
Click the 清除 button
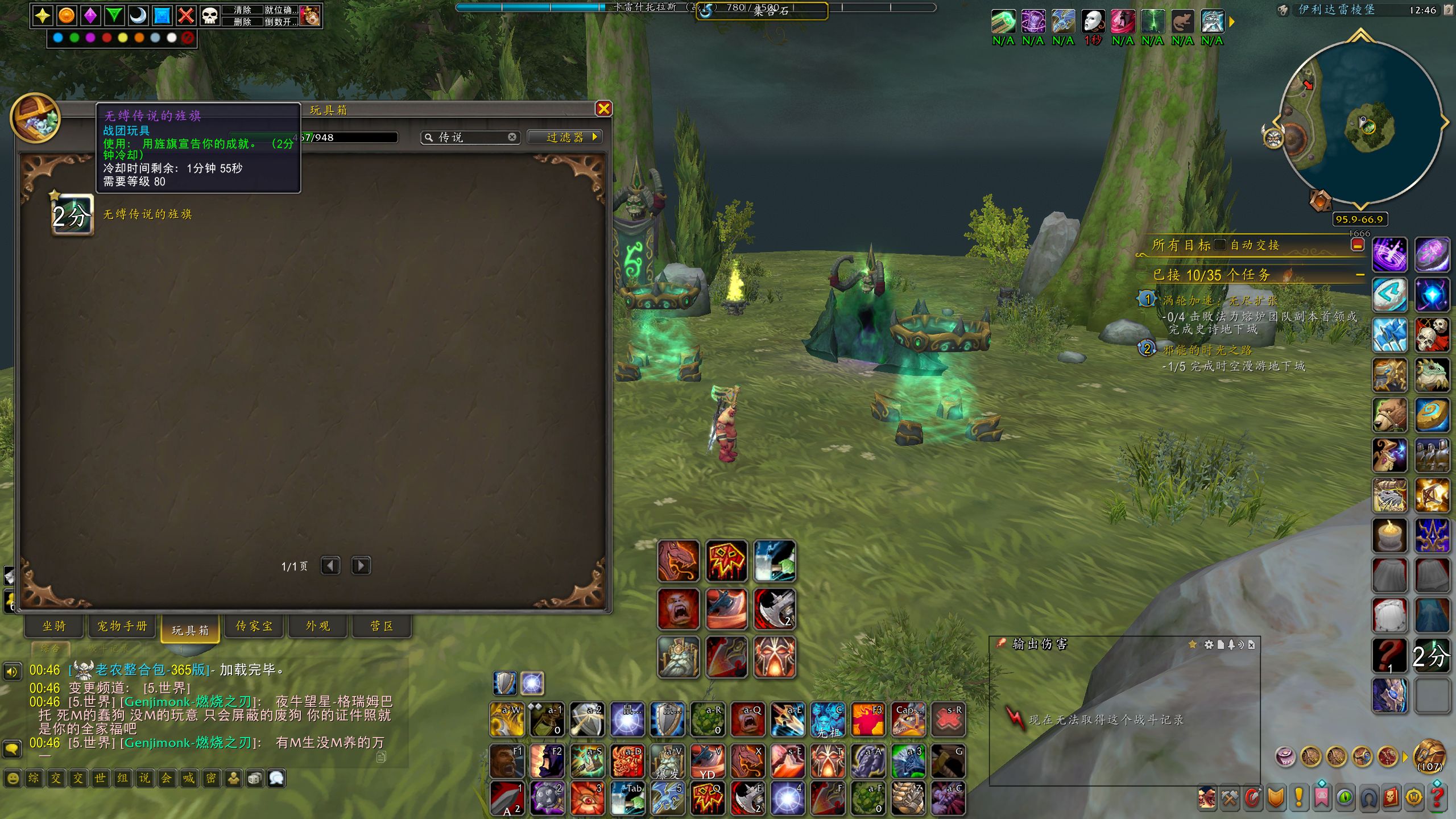click(x=242, y=10)
